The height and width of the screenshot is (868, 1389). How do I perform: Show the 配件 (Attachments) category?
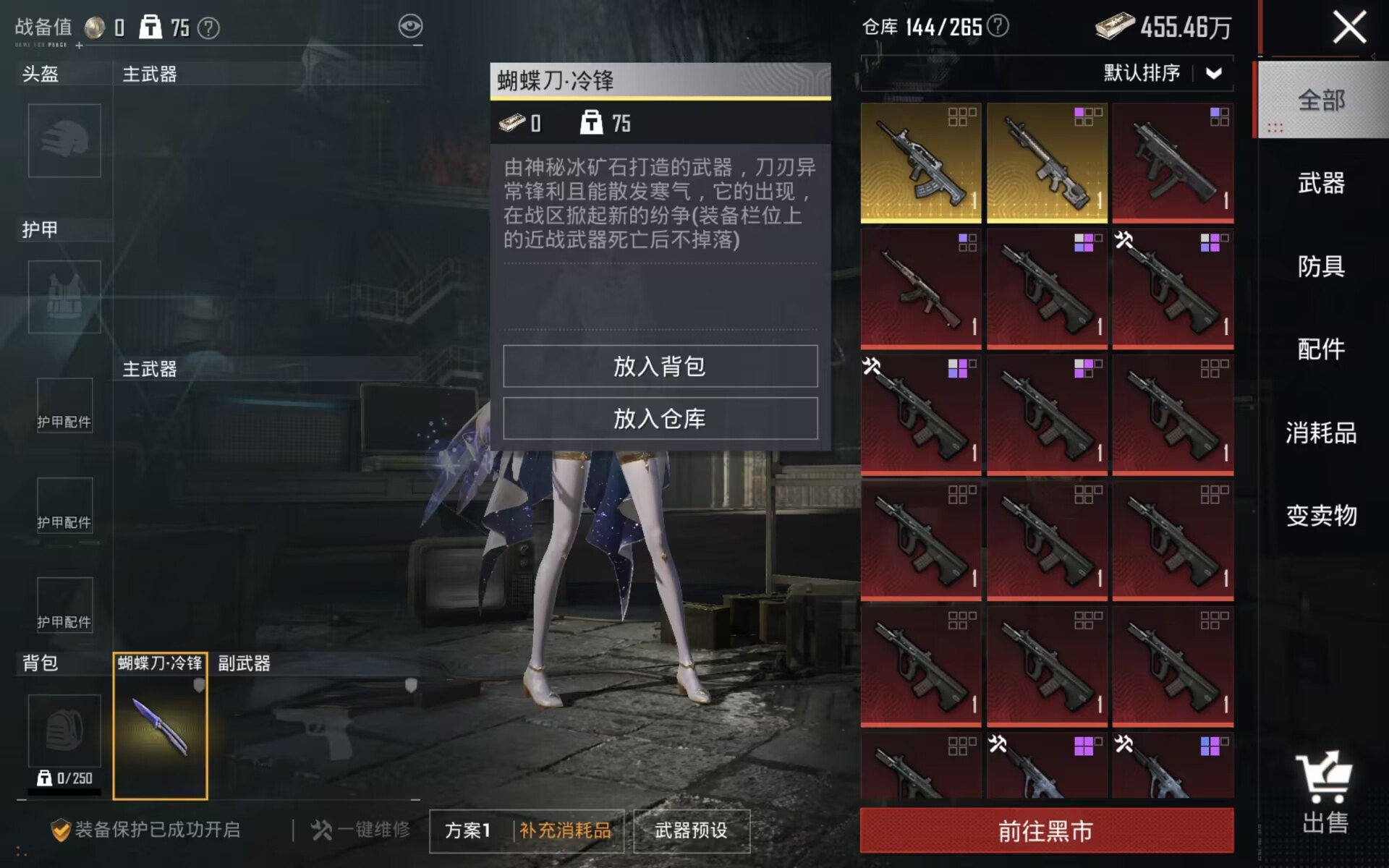(1321, 349)
